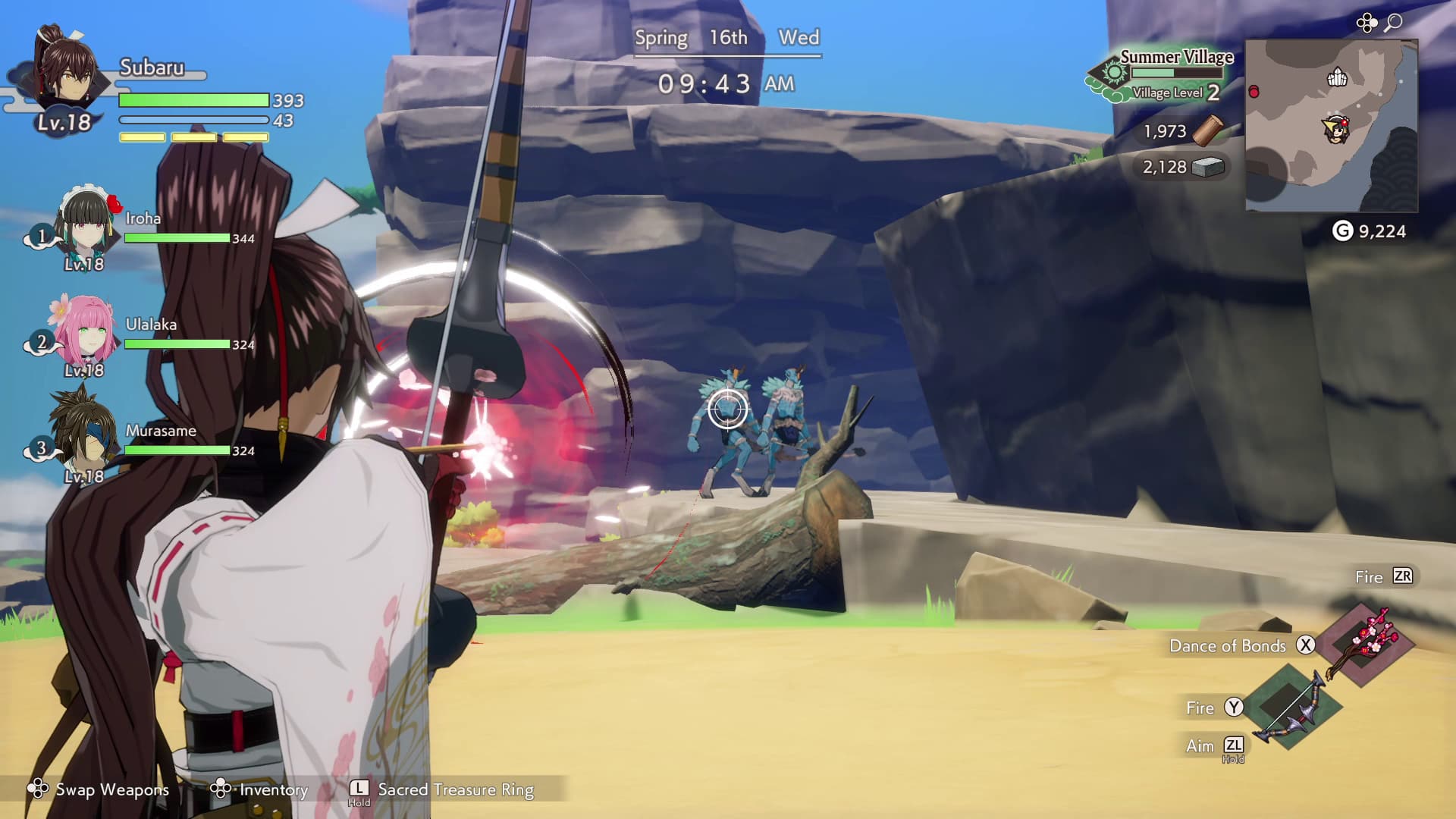Open the minimap

click(x=1331, y=126)
